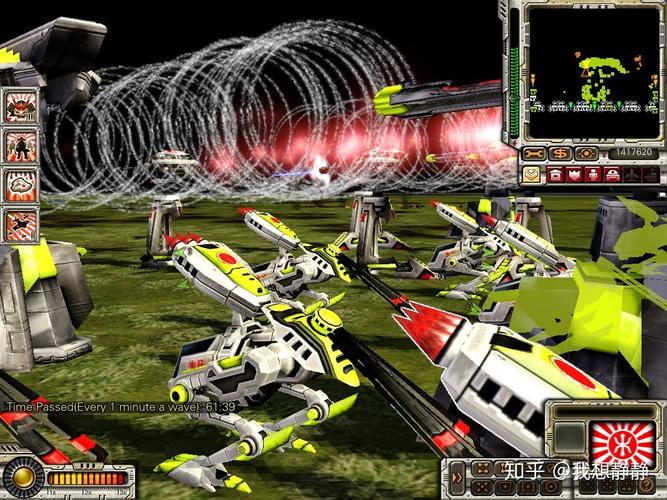Screen dimensions: 667x500
Task: Activate repair mode wrench button
Action: tap(534, 153)
